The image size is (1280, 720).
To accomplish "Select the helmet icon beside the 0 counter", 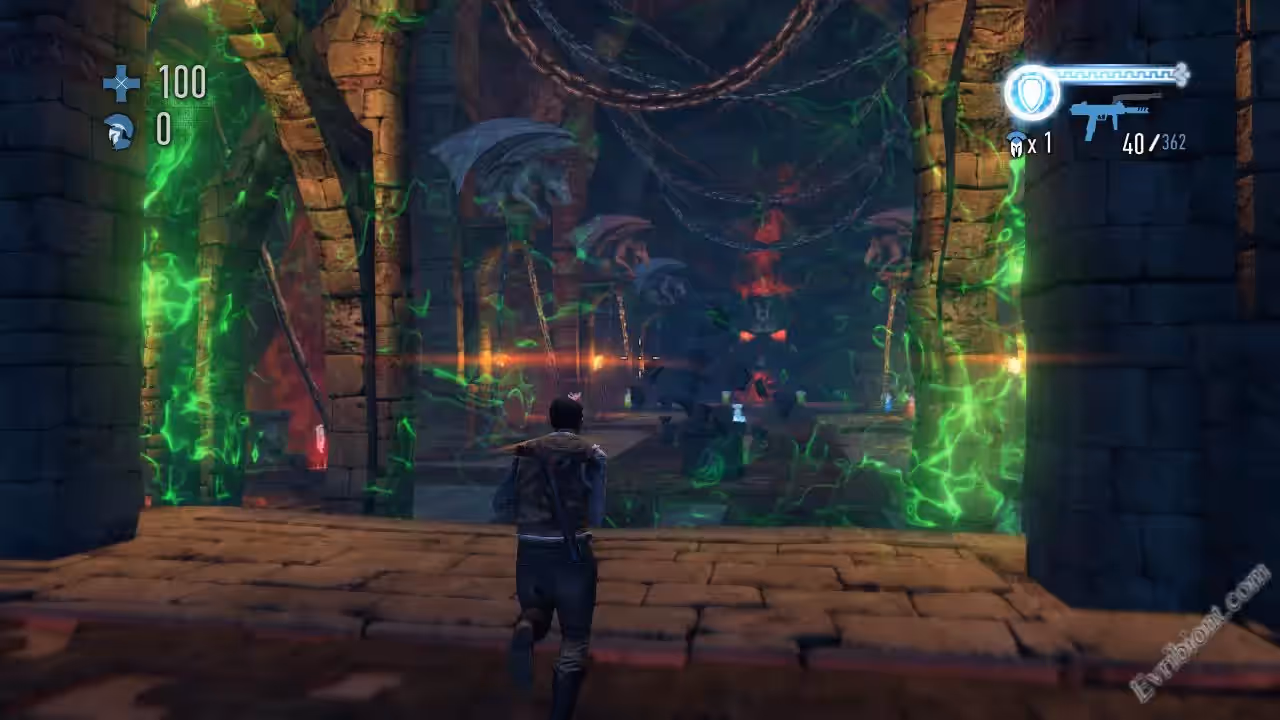I will (x=119, y=131).
